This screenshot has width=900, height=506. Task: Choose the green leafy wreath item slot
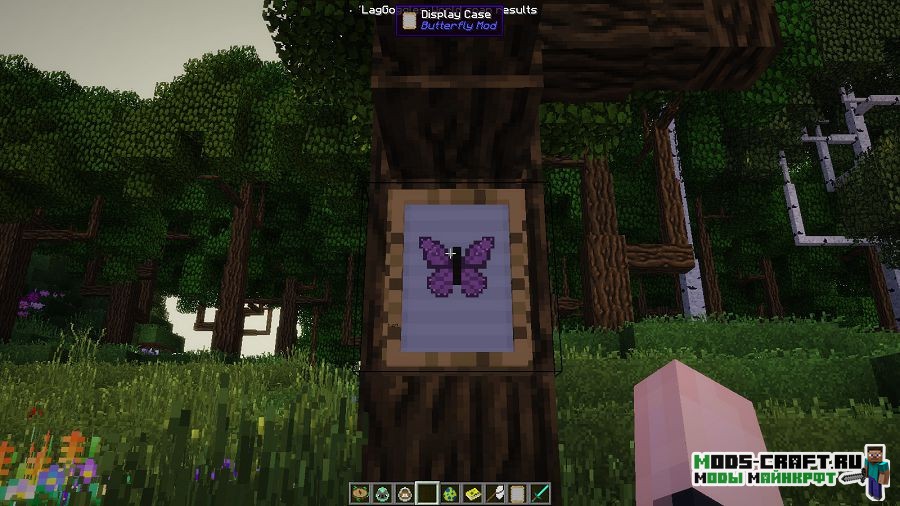click(361, 493)
